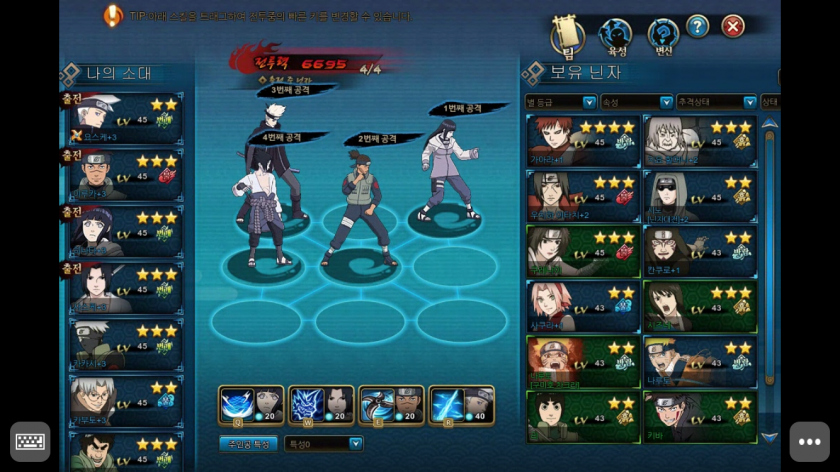Viewport: 840px width, 472px height.
Task: Switch to the 변신 transformation tab
Action: click(x=663, y=36)
